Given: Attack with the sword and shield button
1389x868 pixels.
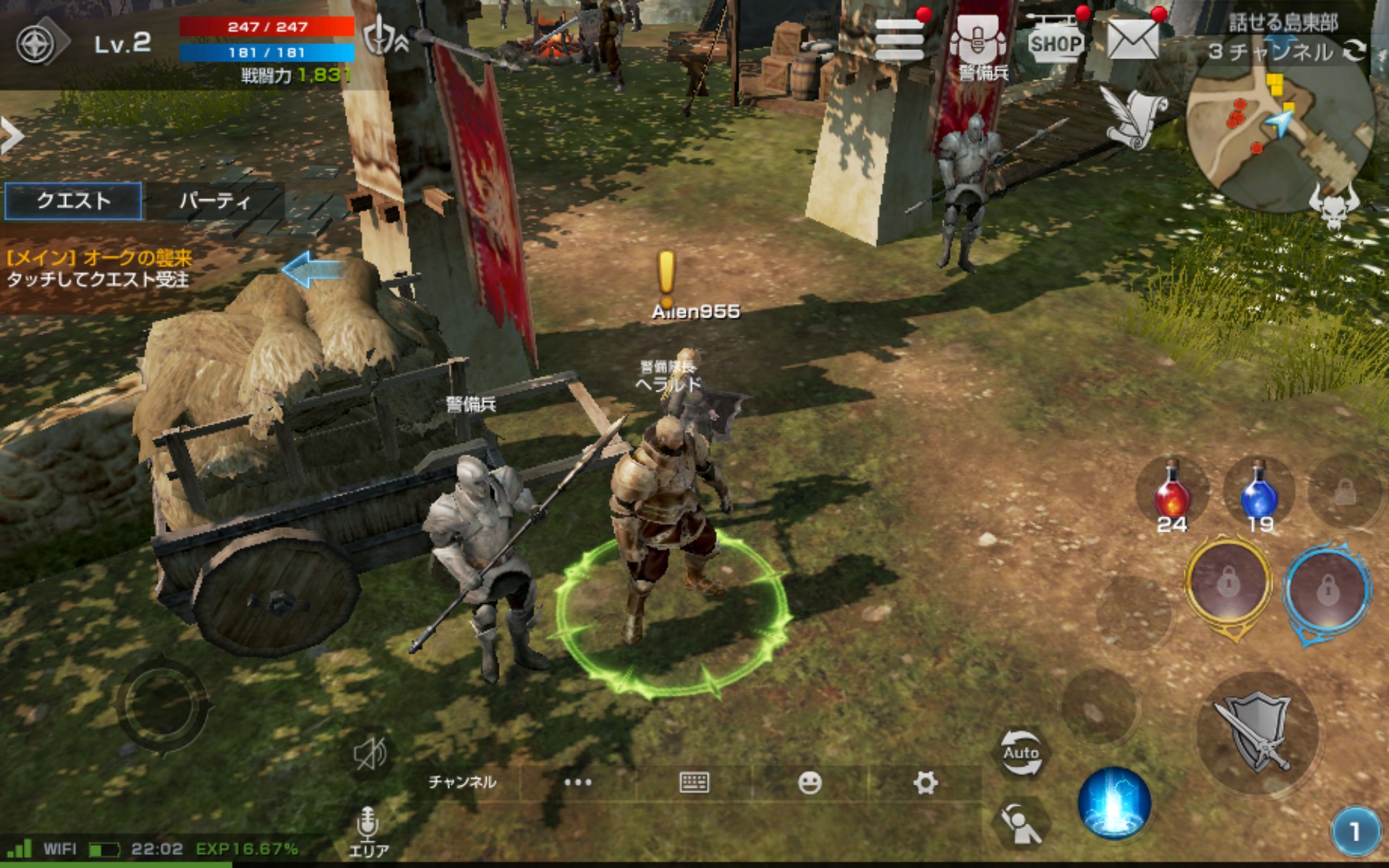Looking at the screenshot, I should (x=1257, y=733).
